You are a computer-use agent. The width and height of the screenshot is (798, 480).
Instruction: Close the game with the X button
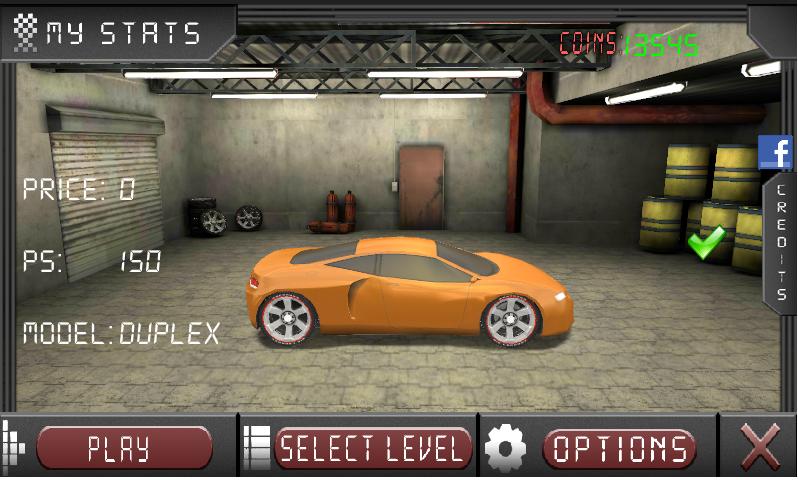click(x=759, y=447)
